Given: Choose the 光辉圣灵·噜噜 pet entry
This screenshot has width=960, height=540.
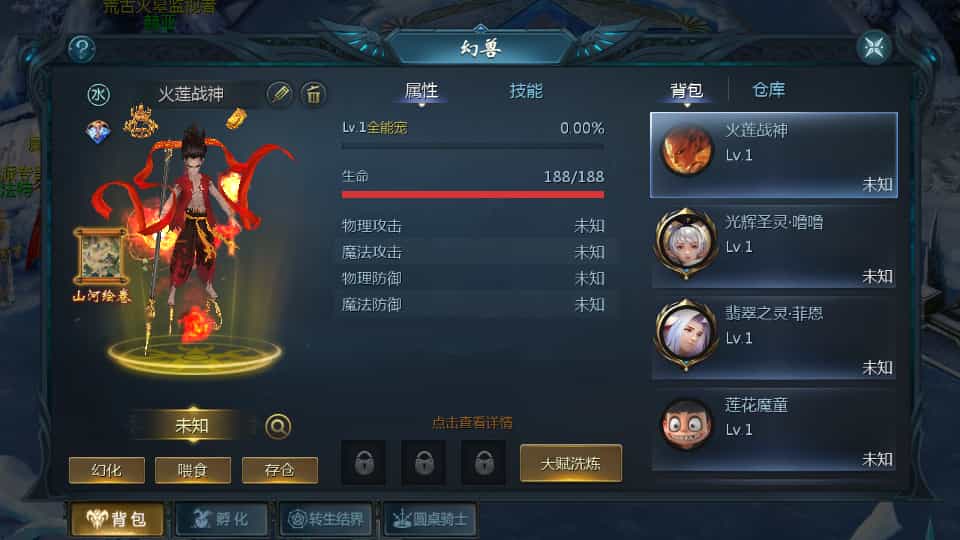Looking at the screenshot, I should point(774,247).
